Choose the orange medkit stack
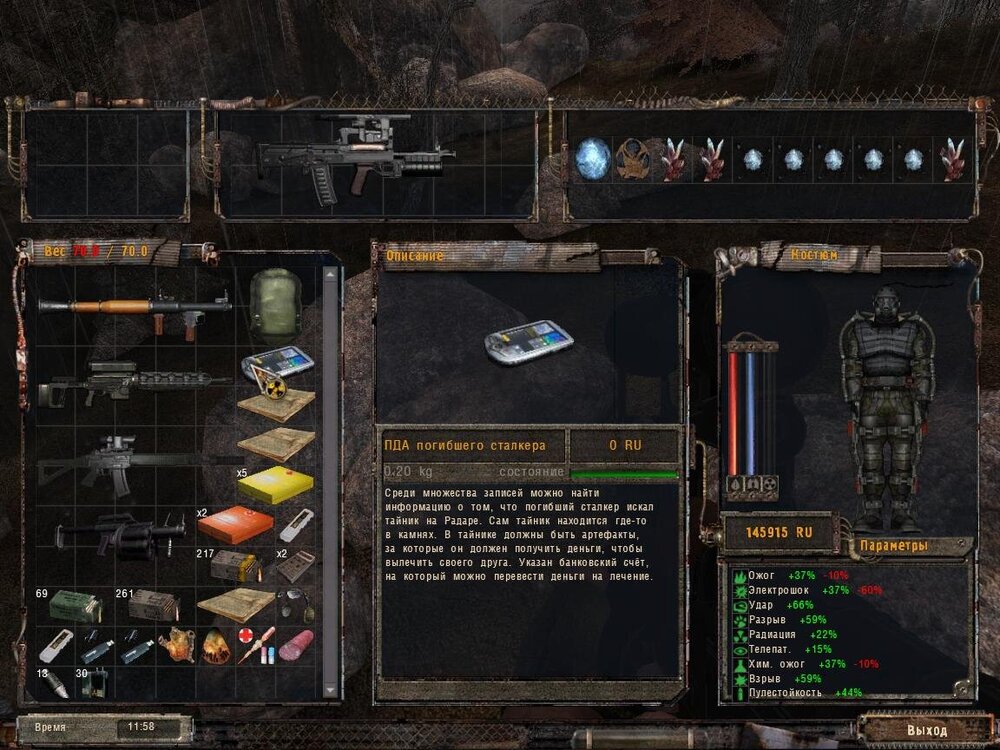Screen dimensions: 1000x750 tap(242, 524)
